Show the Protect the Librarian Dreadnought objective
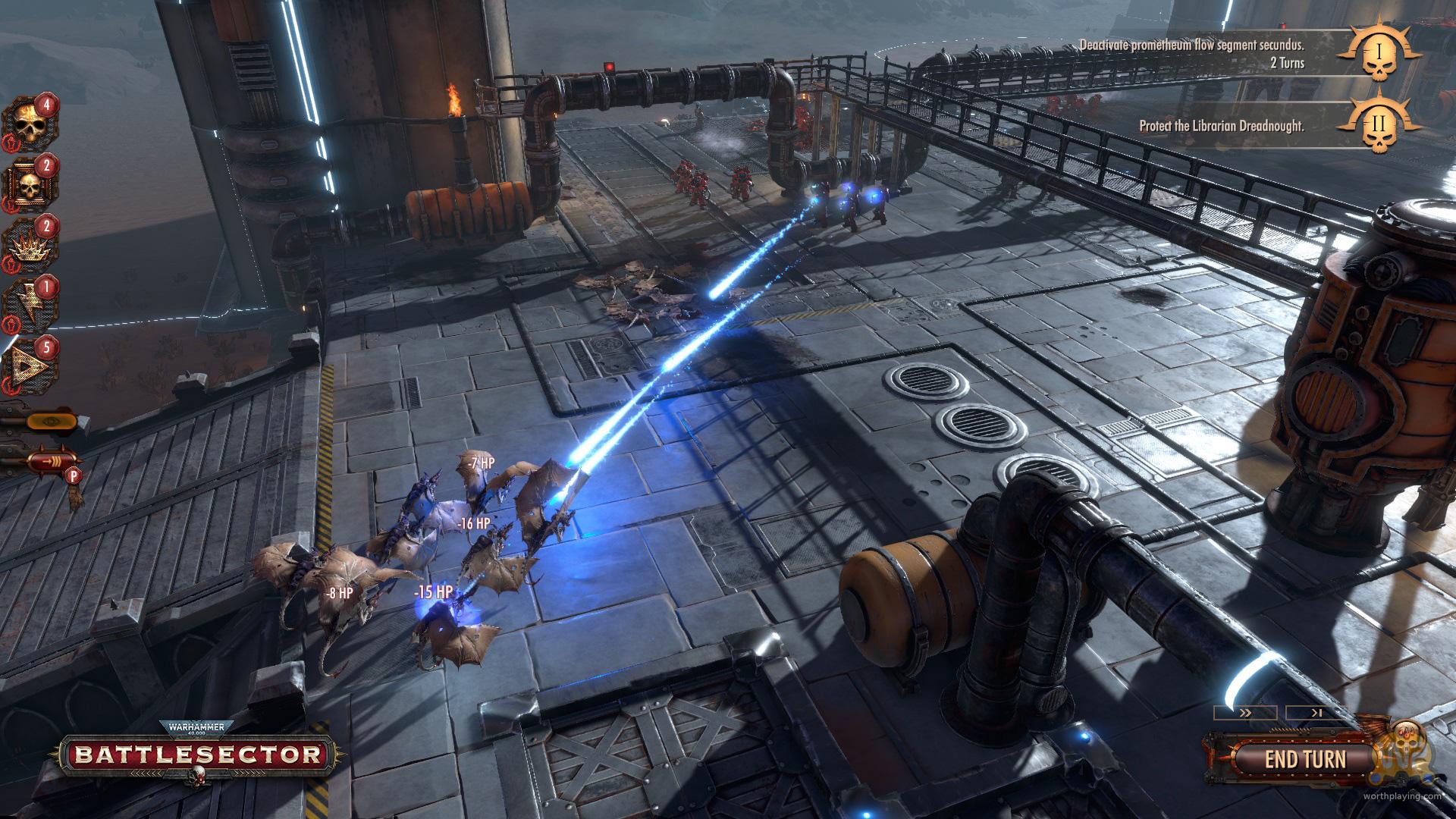The height and width of the screenshot is (819, 1456). 1221,127
